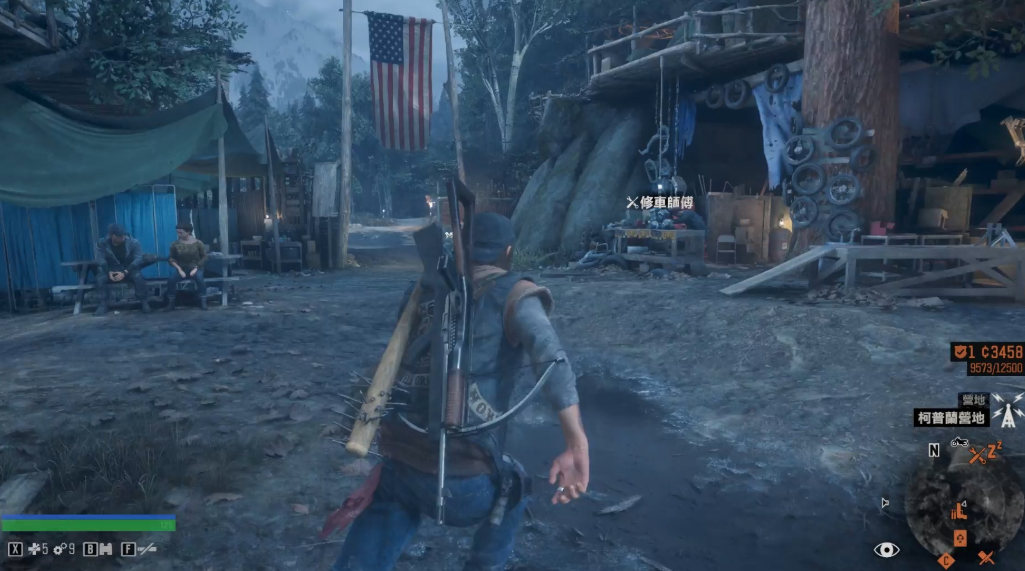Viewport: 1025px width, 571px height.
Task: Select the shield trust level icon
Action: (x=958, y=352)
